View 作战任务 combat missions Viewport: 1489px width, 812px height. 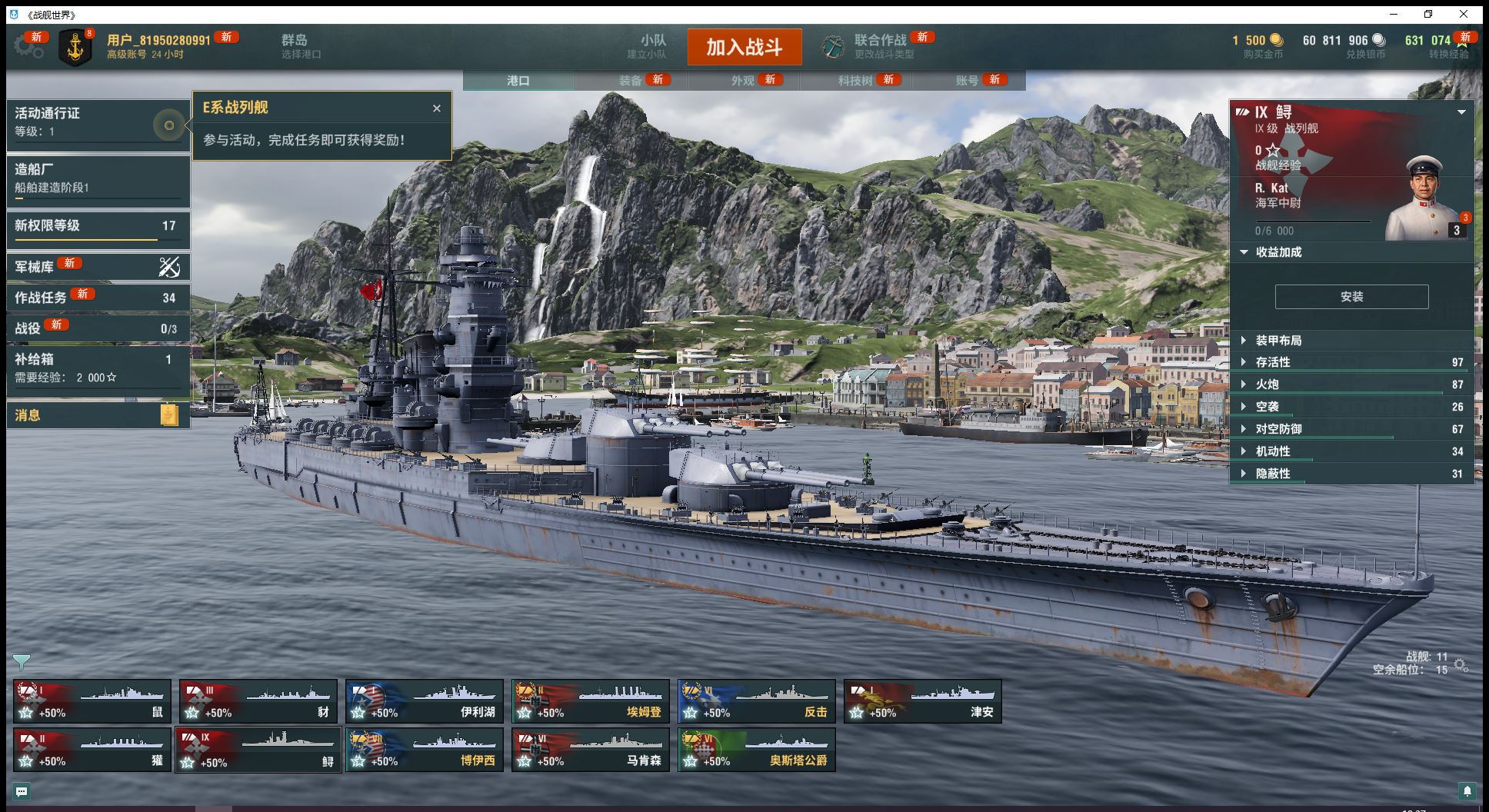point(98,298)
